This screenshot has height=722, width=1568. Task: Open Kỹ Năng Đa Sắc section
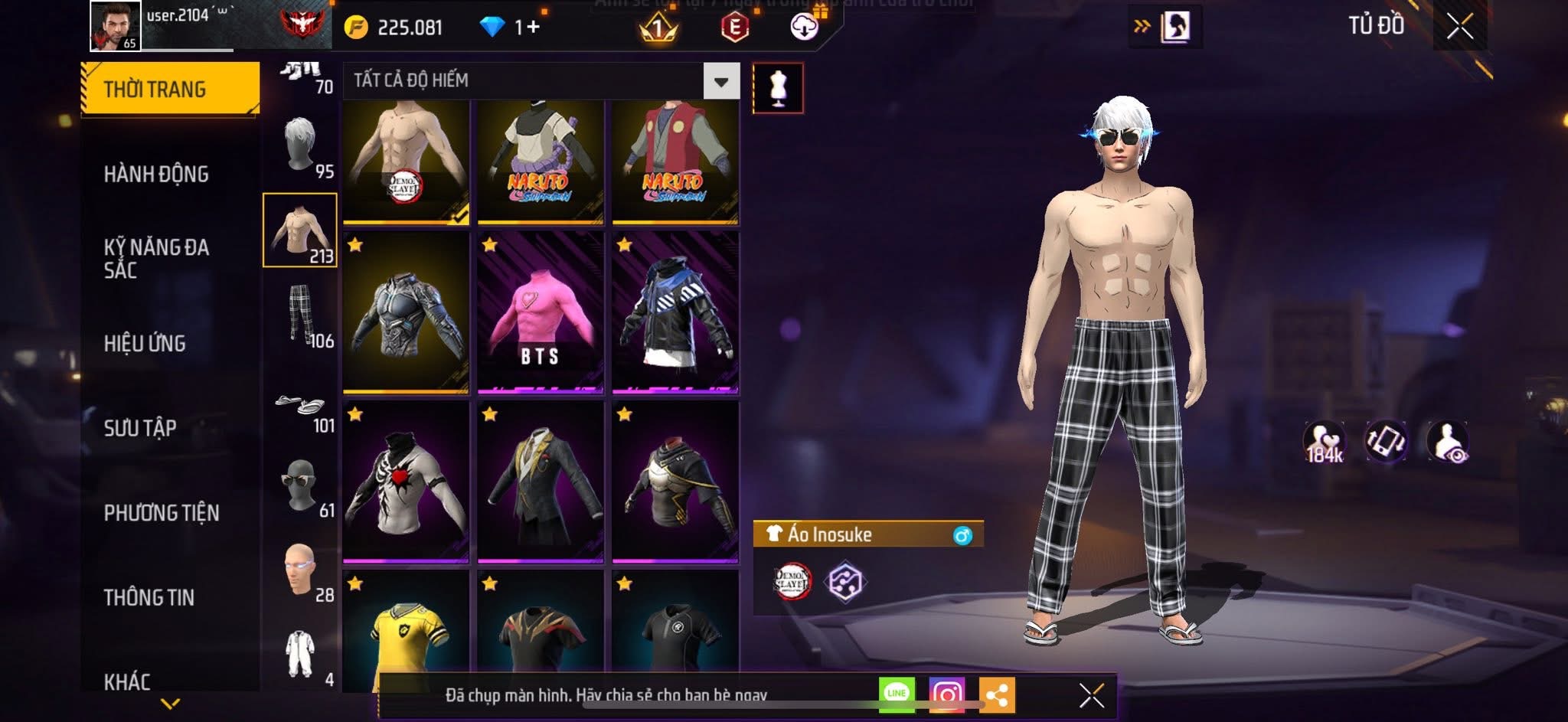point(156,258)
